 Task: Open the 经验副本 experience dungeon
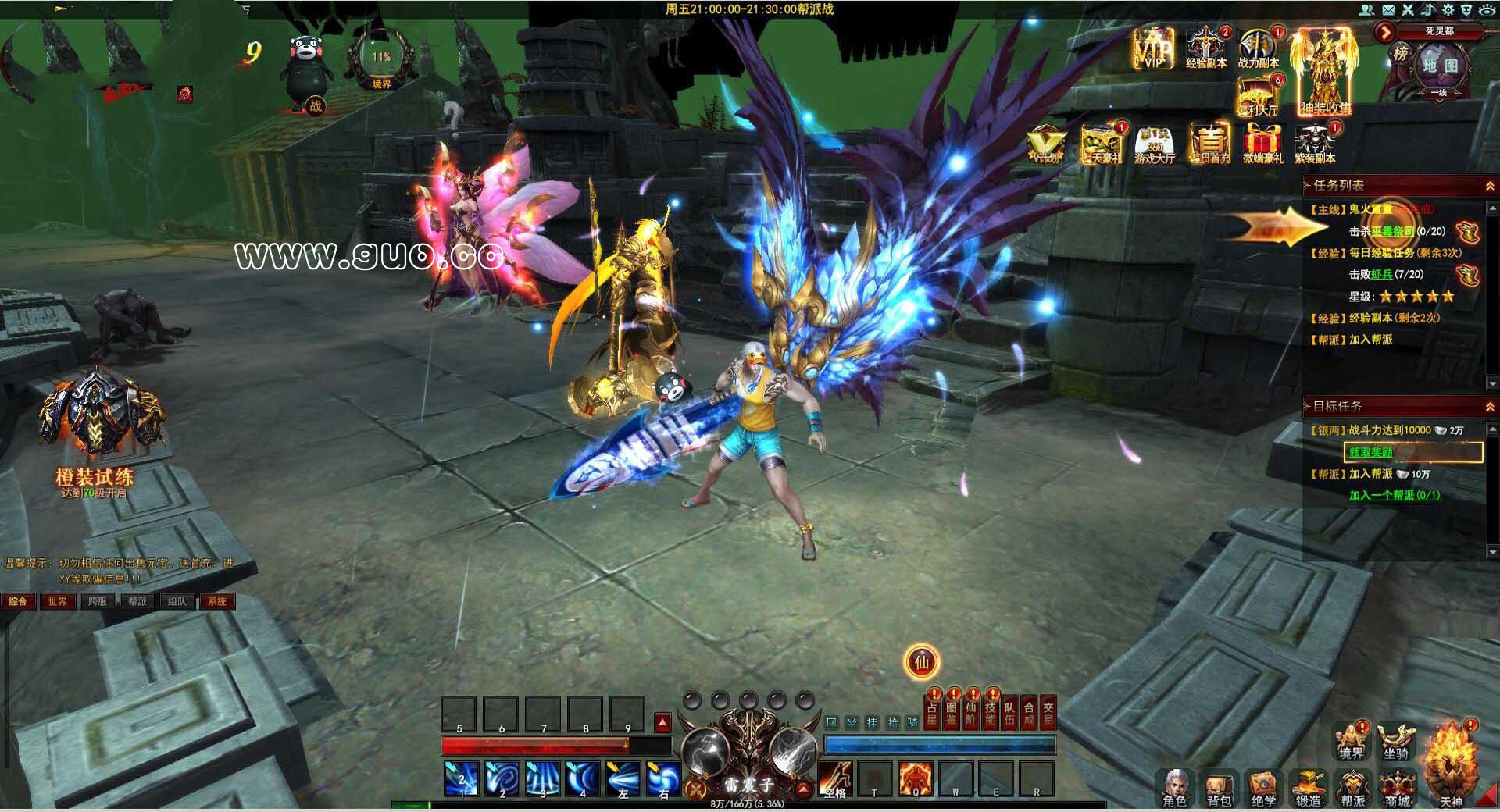point(1206,48)
